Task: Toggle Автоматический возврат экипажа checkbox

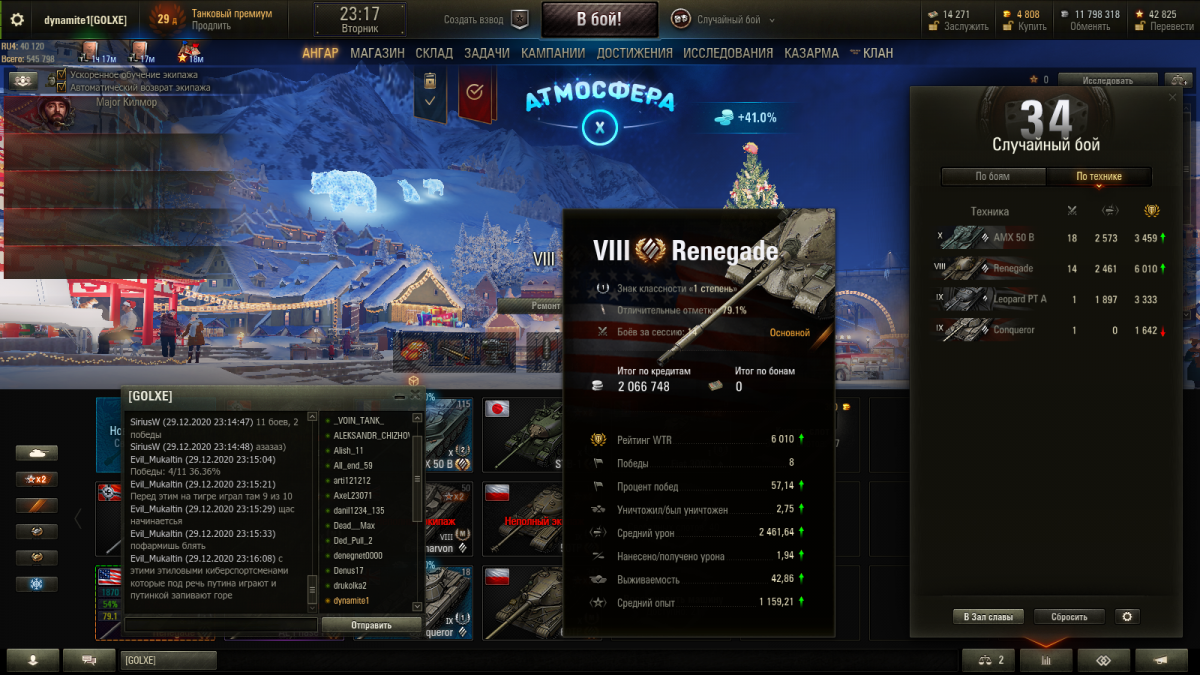Action: (x=62, y=87)
